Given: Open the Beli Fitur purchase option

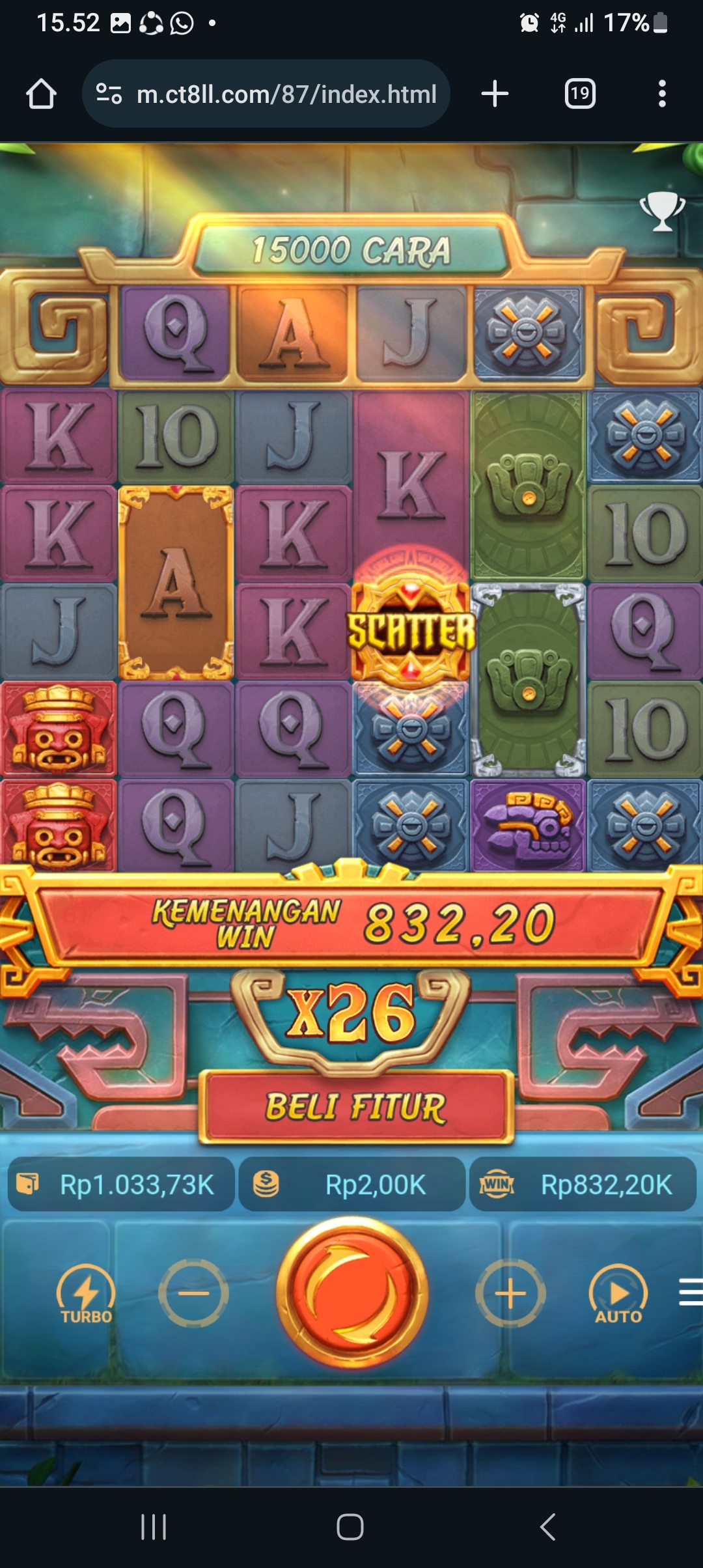Looking at the screenshot, I should [x=355, y=1106].
